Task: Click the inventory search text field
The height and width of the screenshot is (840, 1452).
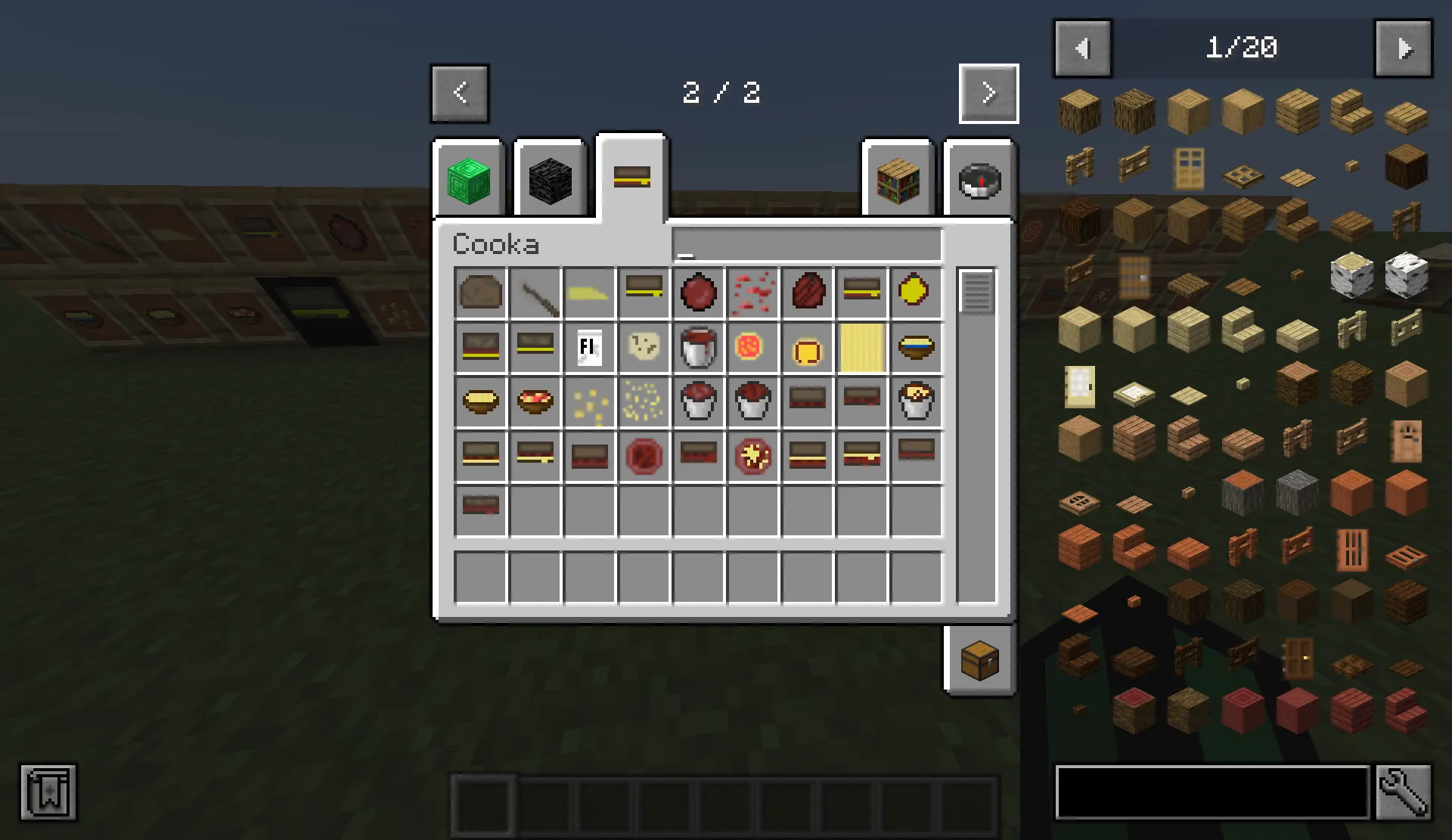Action: click(805, 244)
